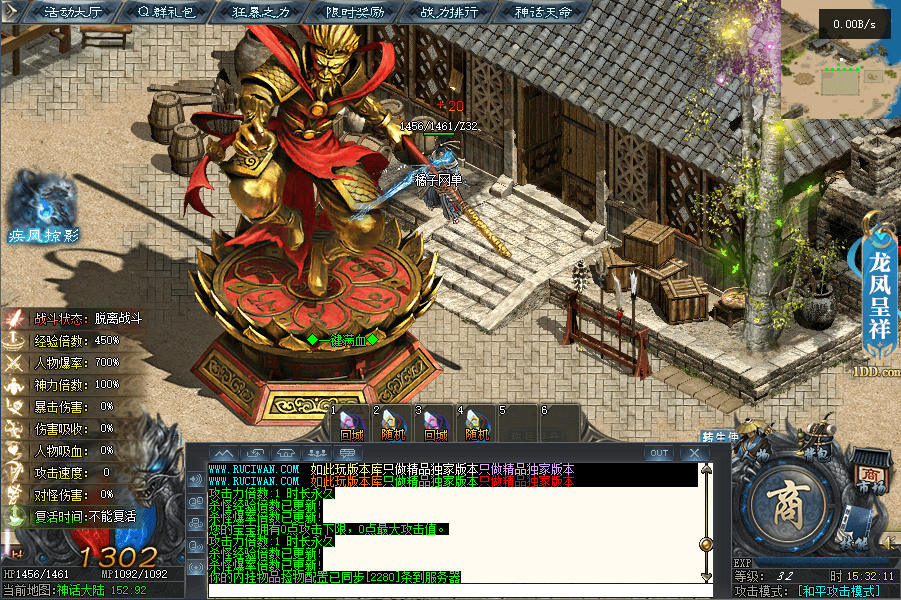Open the 龙凤呈祥 side banner

[879, 280]
